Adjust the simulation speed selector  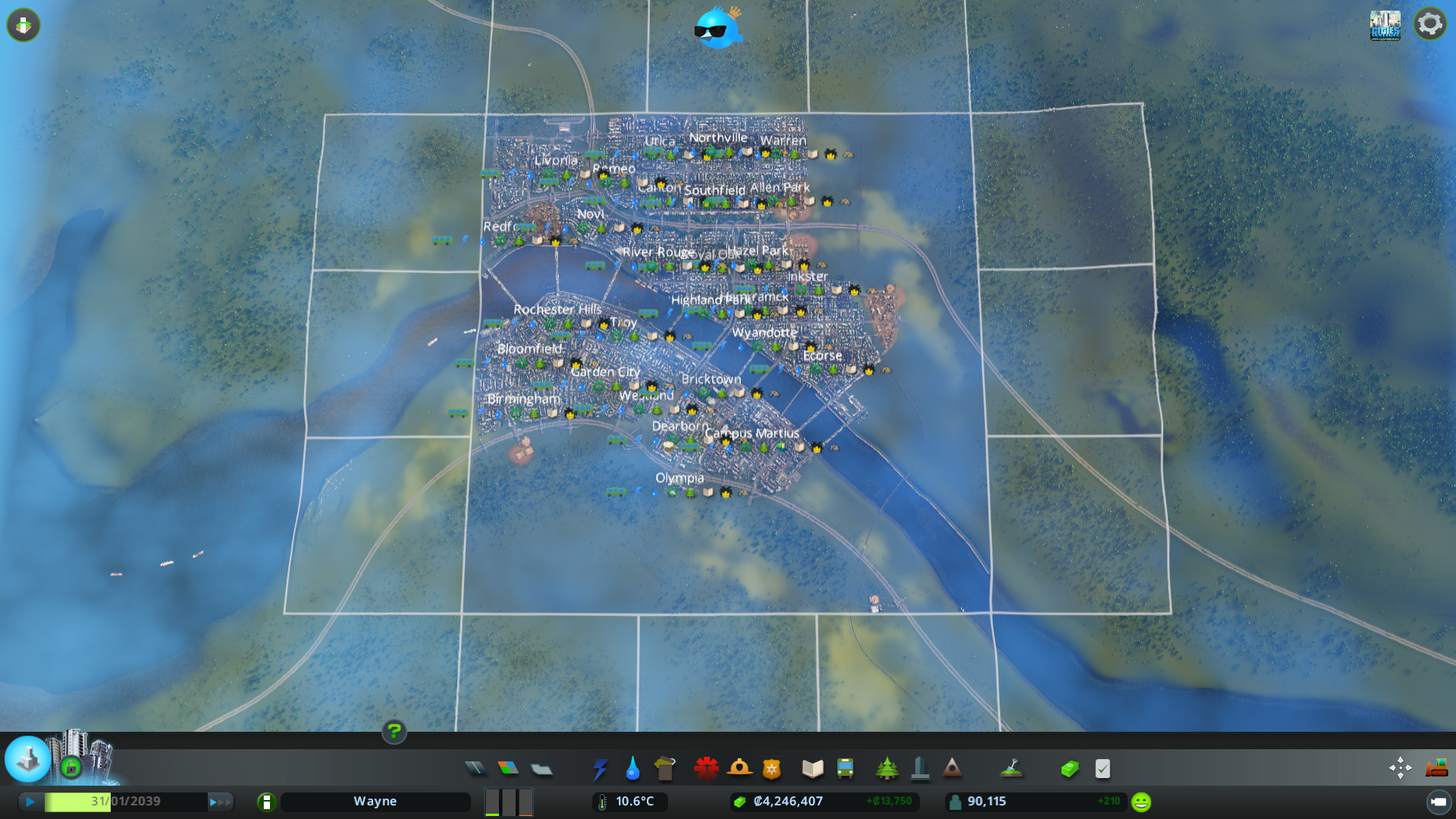pyautogui.click(x=508, y=802)
